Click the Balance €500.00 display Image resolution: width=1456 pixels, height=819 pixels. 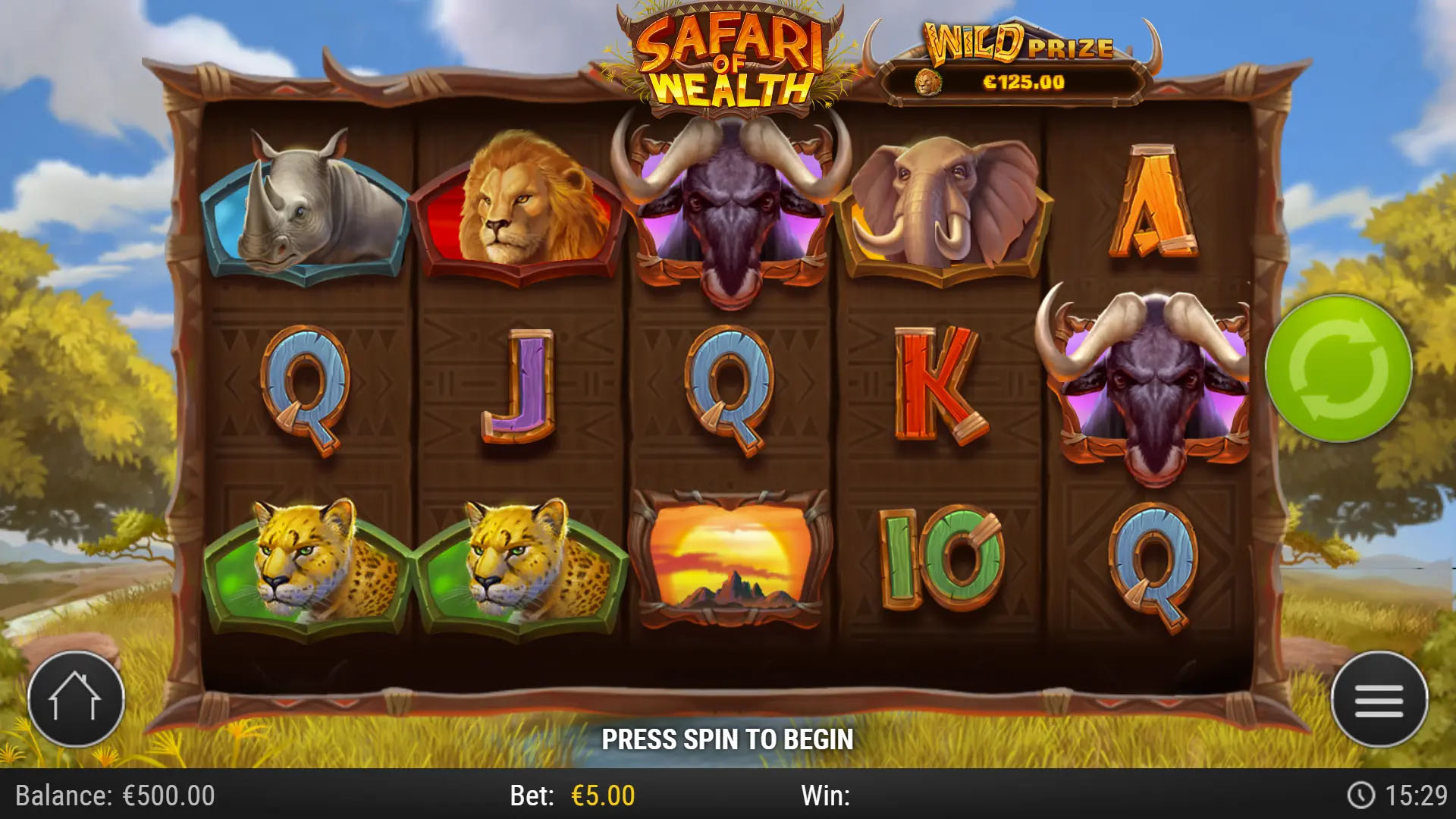[x=114, y=796]
